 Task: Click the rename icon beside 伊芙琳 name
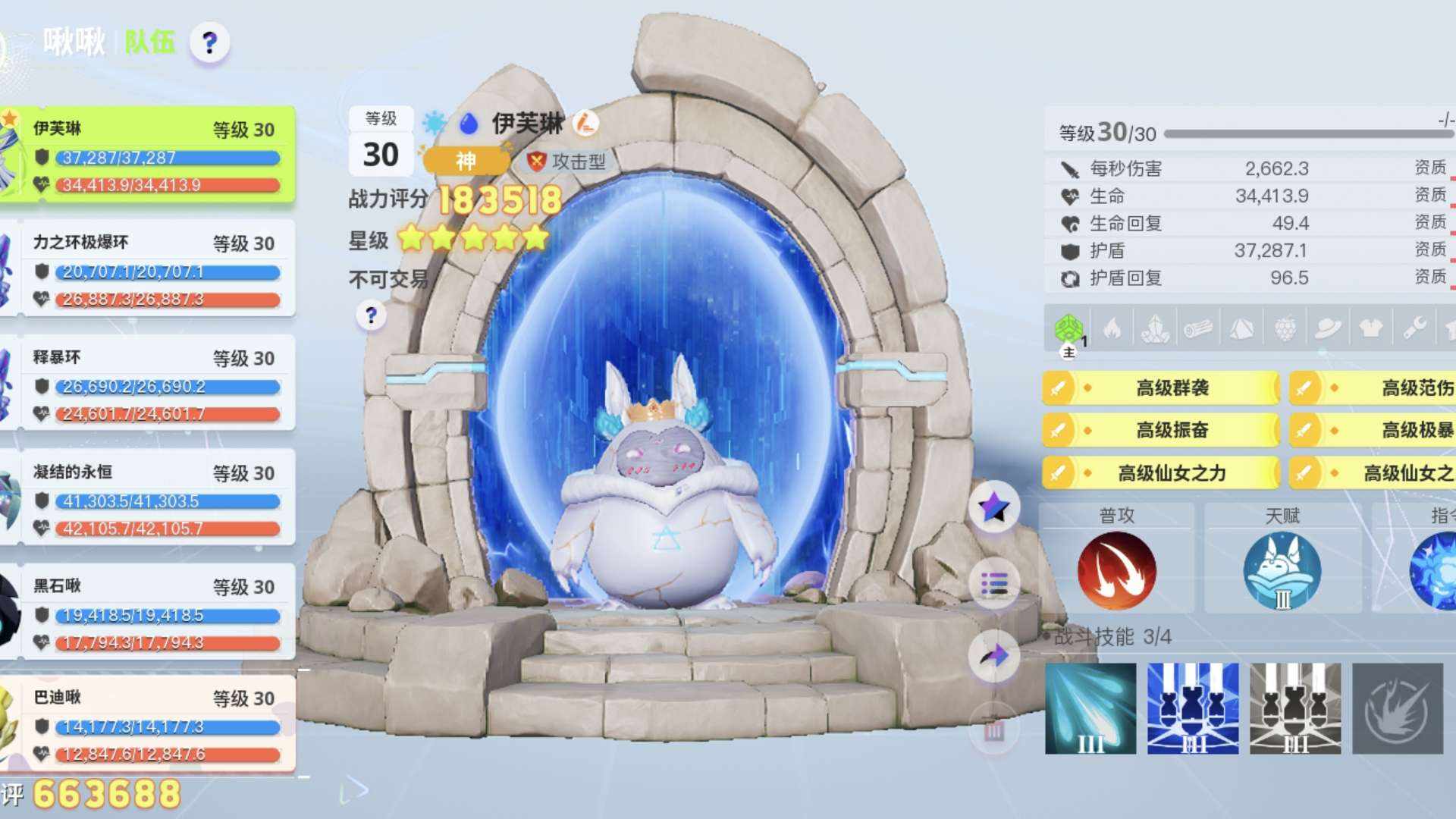(x=585, y=122)
